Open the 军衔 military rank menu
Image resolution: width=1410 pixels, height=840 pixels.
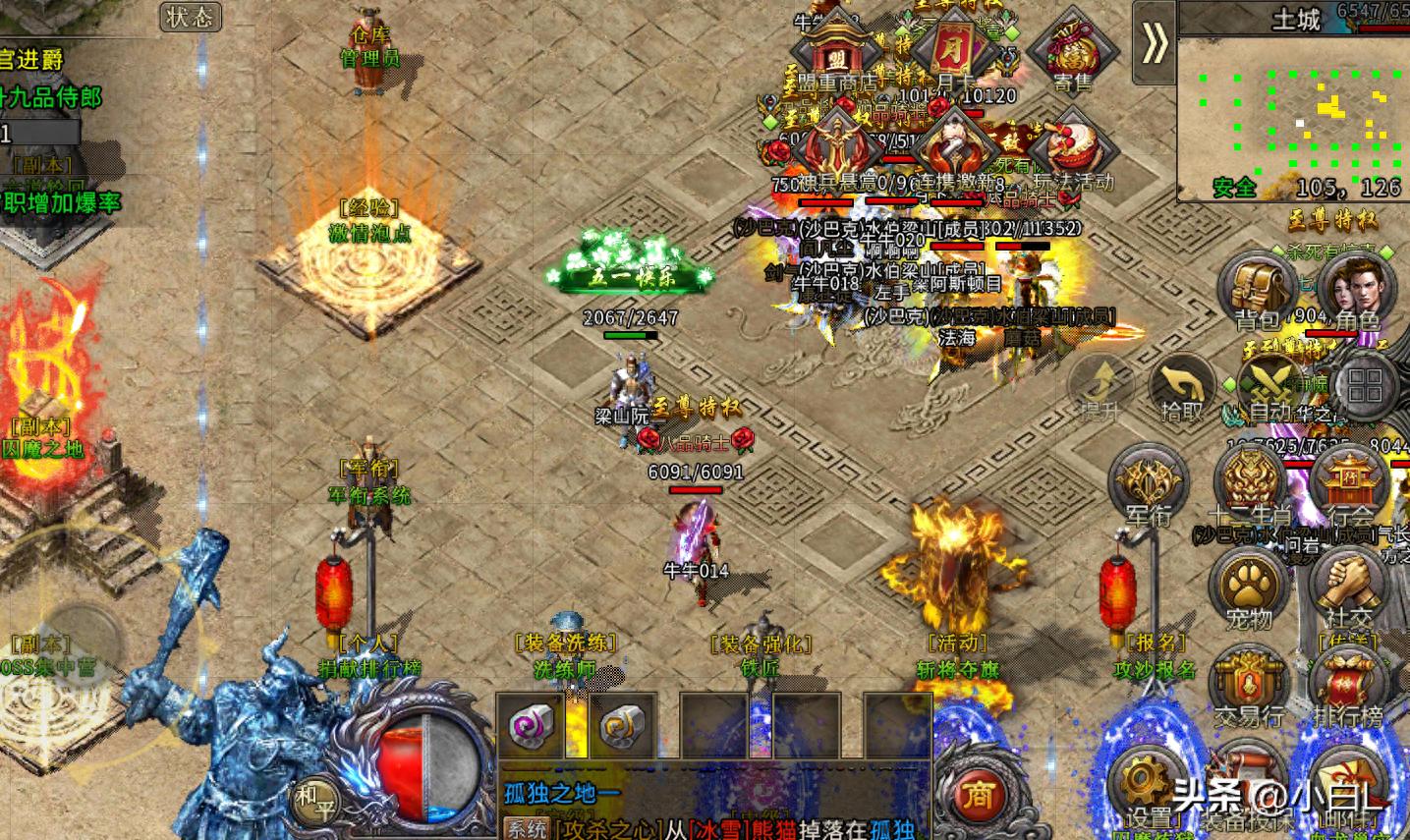click(x=1147, y=484)
